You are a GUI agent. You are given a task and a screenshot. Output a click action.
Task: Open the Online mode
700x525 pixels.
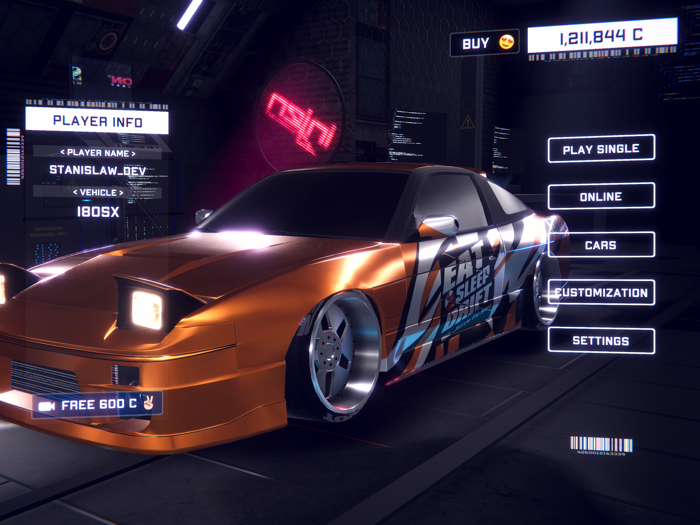click(601, 197)
